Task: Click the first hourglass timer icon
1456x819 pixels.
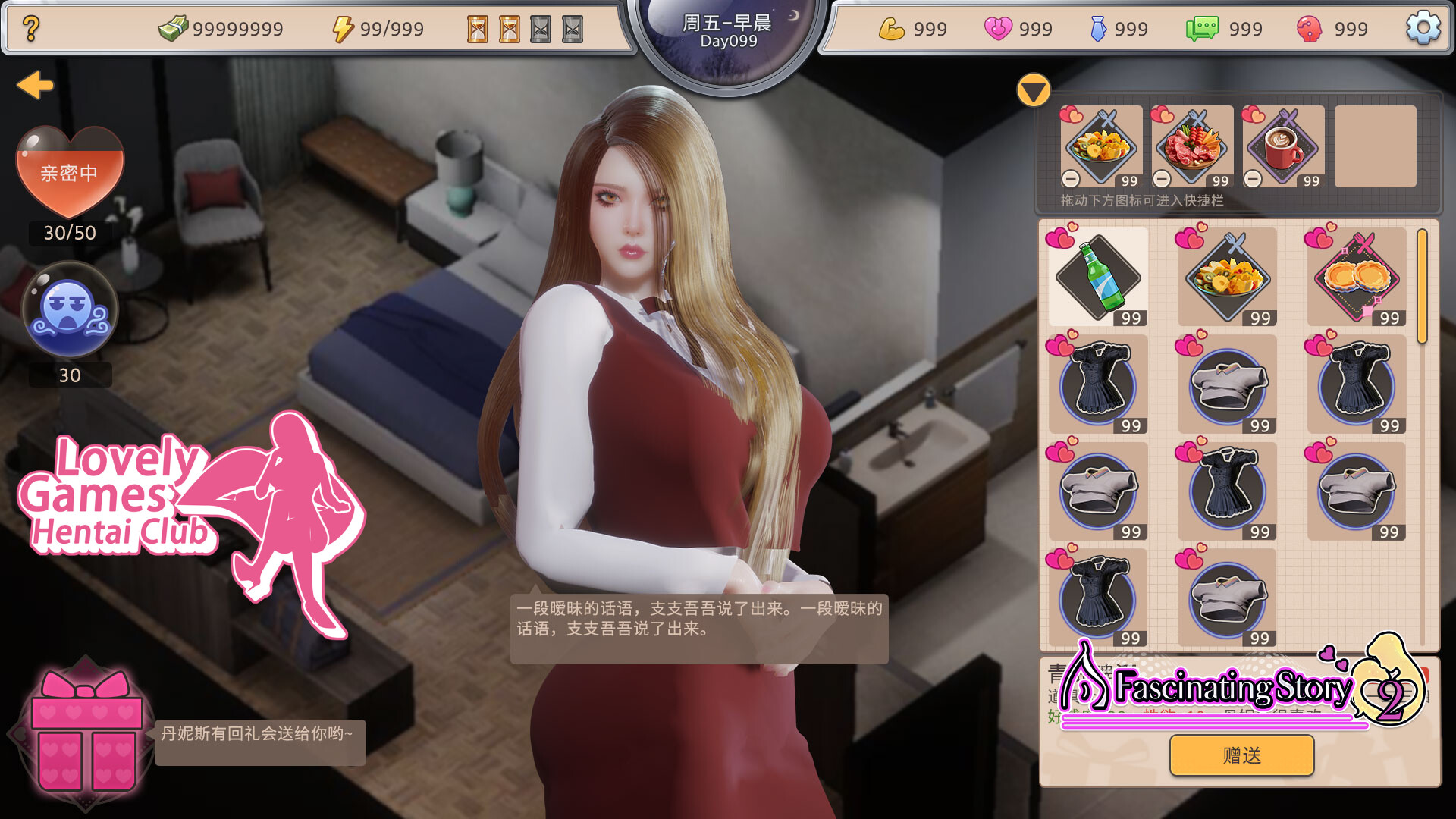Action: coord(477,28)
